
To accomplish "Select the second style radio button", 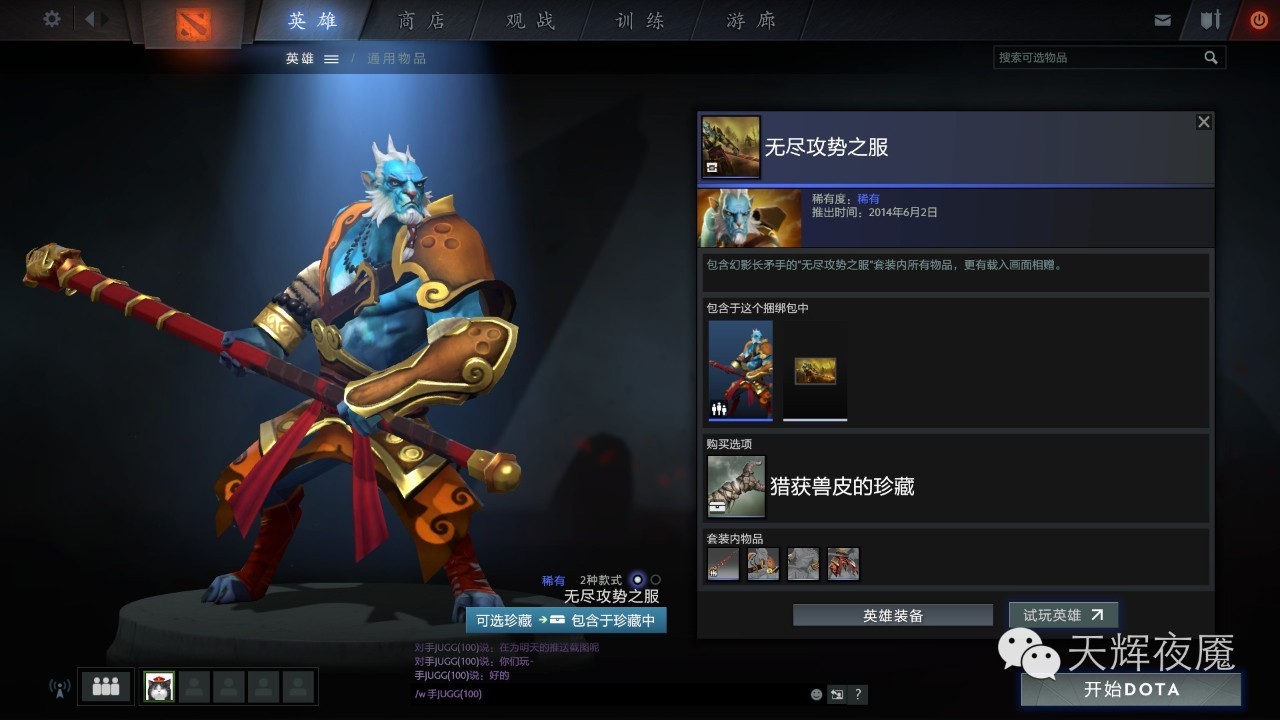I will pyautogui.click(x=656, y=580).
